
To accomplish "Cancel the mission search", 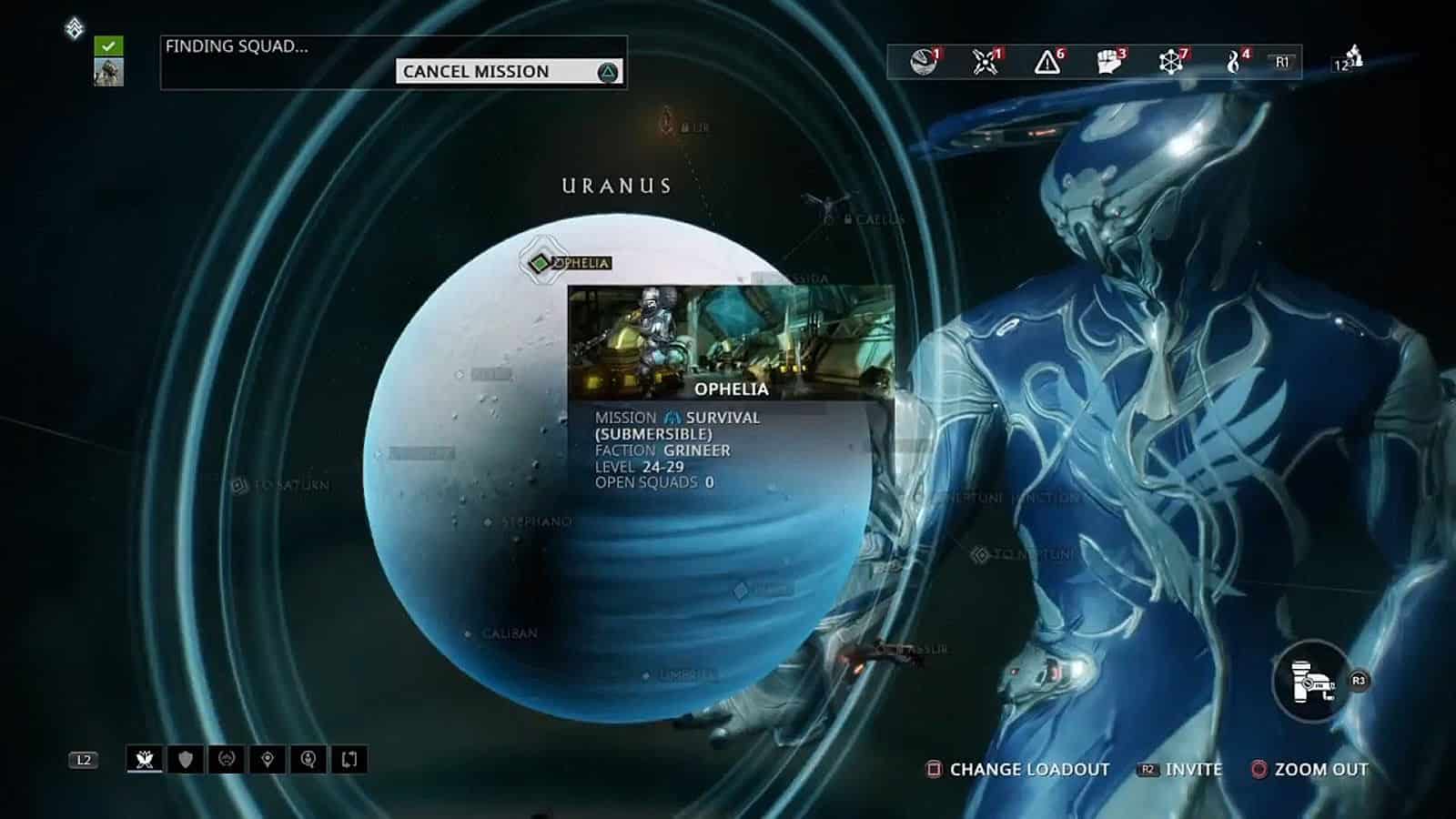I will [509, 72].
